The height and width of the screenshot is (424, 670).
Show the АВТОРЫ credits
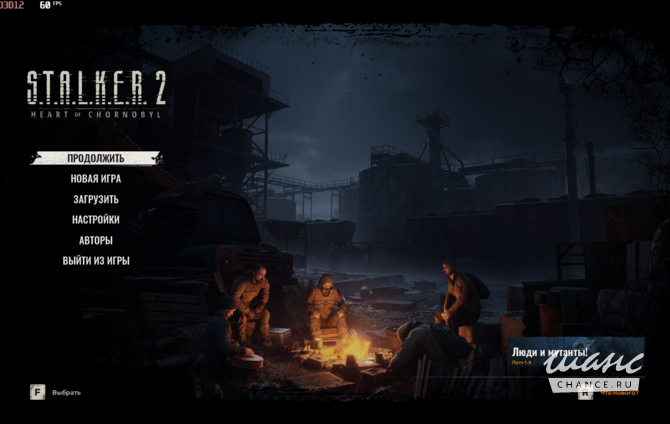[x=96, y=240]
